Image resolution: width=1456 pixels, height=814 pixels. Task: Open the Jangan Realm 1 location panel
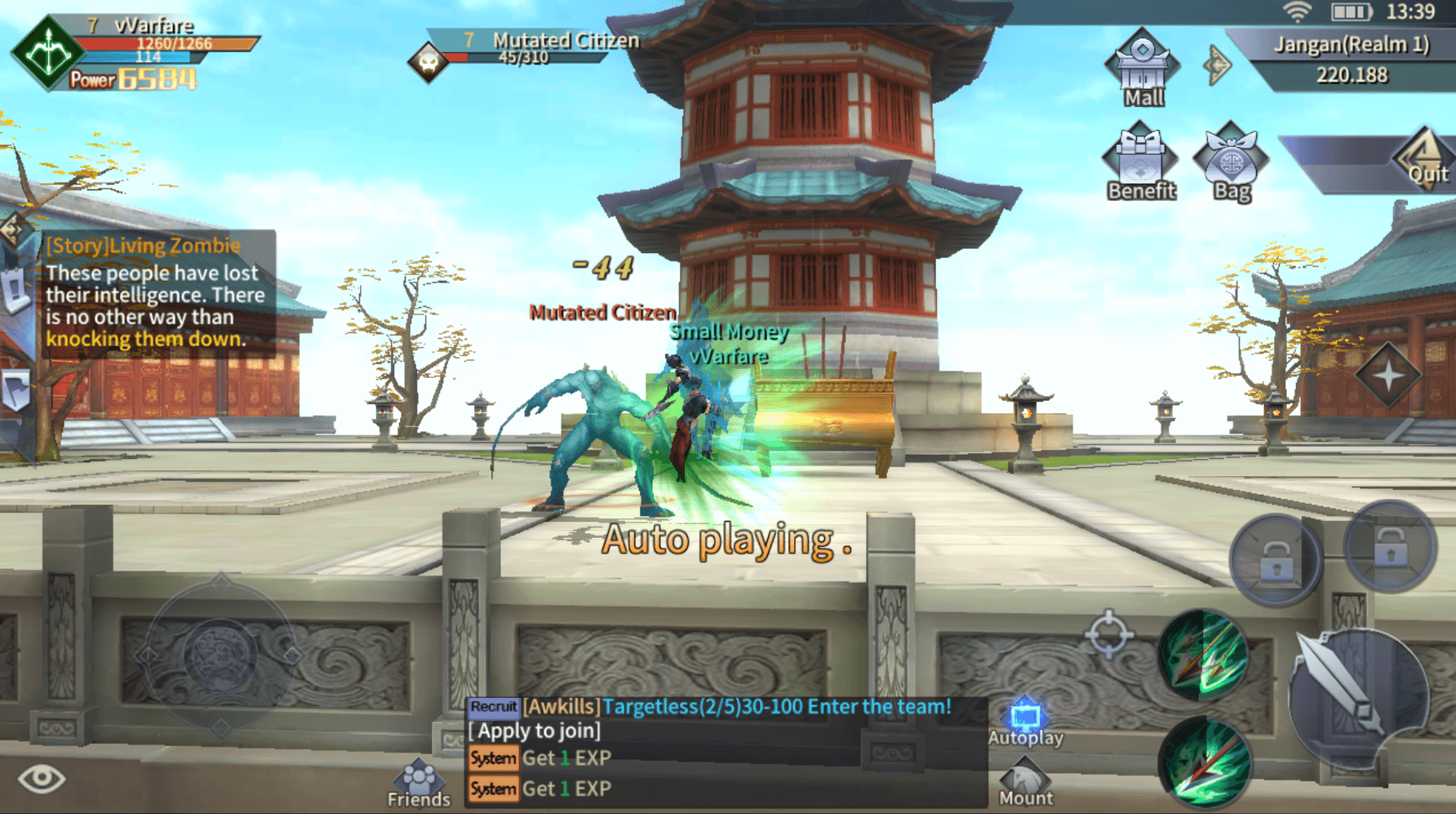(1352, 59)
